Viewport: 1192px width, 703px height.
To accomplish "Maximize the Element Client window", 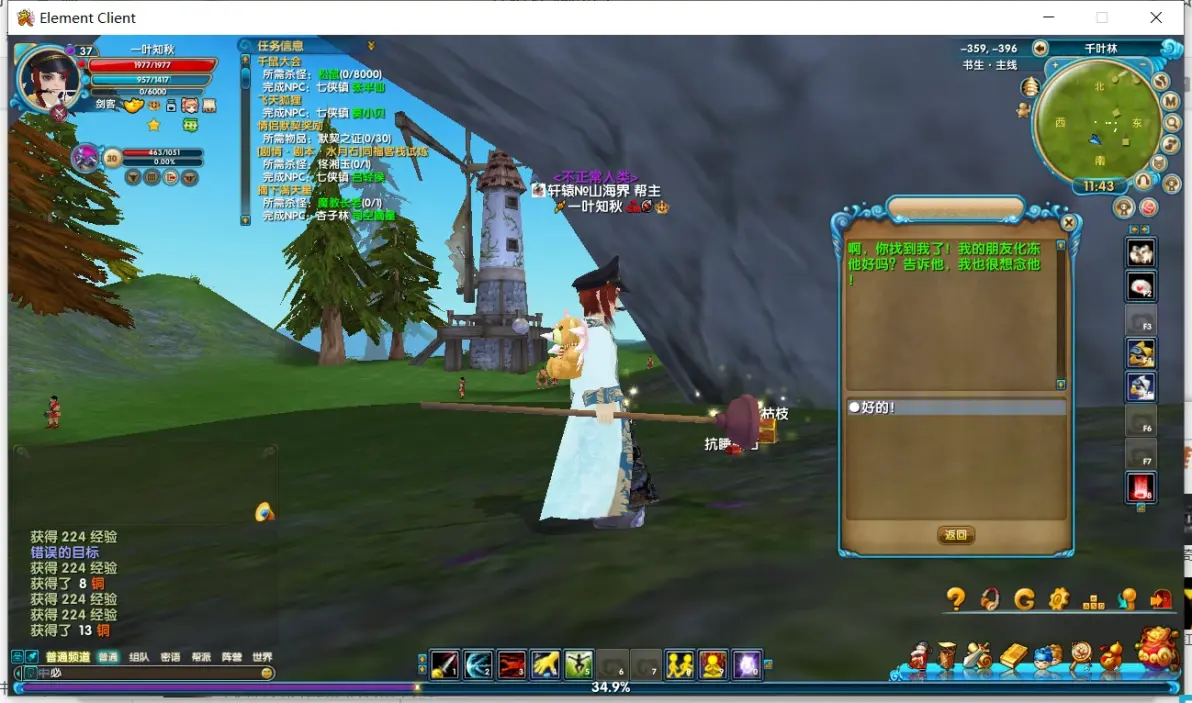I will click(x=1102, y=17).
